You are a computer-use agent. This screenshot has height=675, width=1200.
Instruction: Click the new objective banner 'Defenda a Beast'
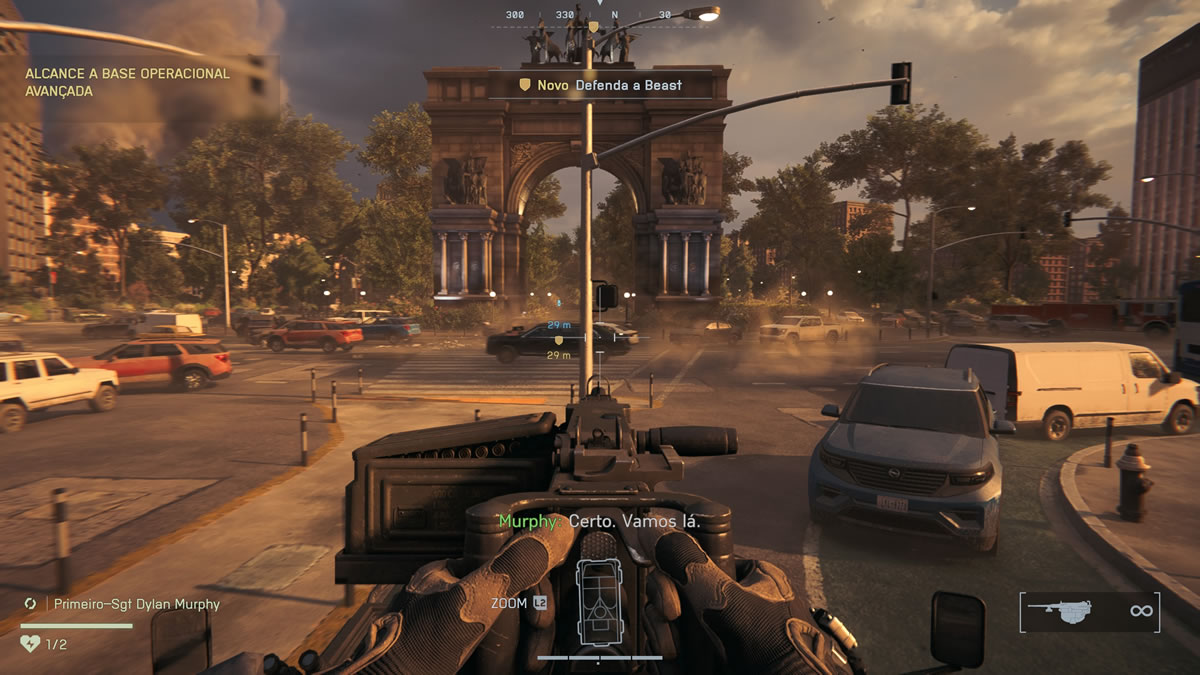(x=600, y=85)
